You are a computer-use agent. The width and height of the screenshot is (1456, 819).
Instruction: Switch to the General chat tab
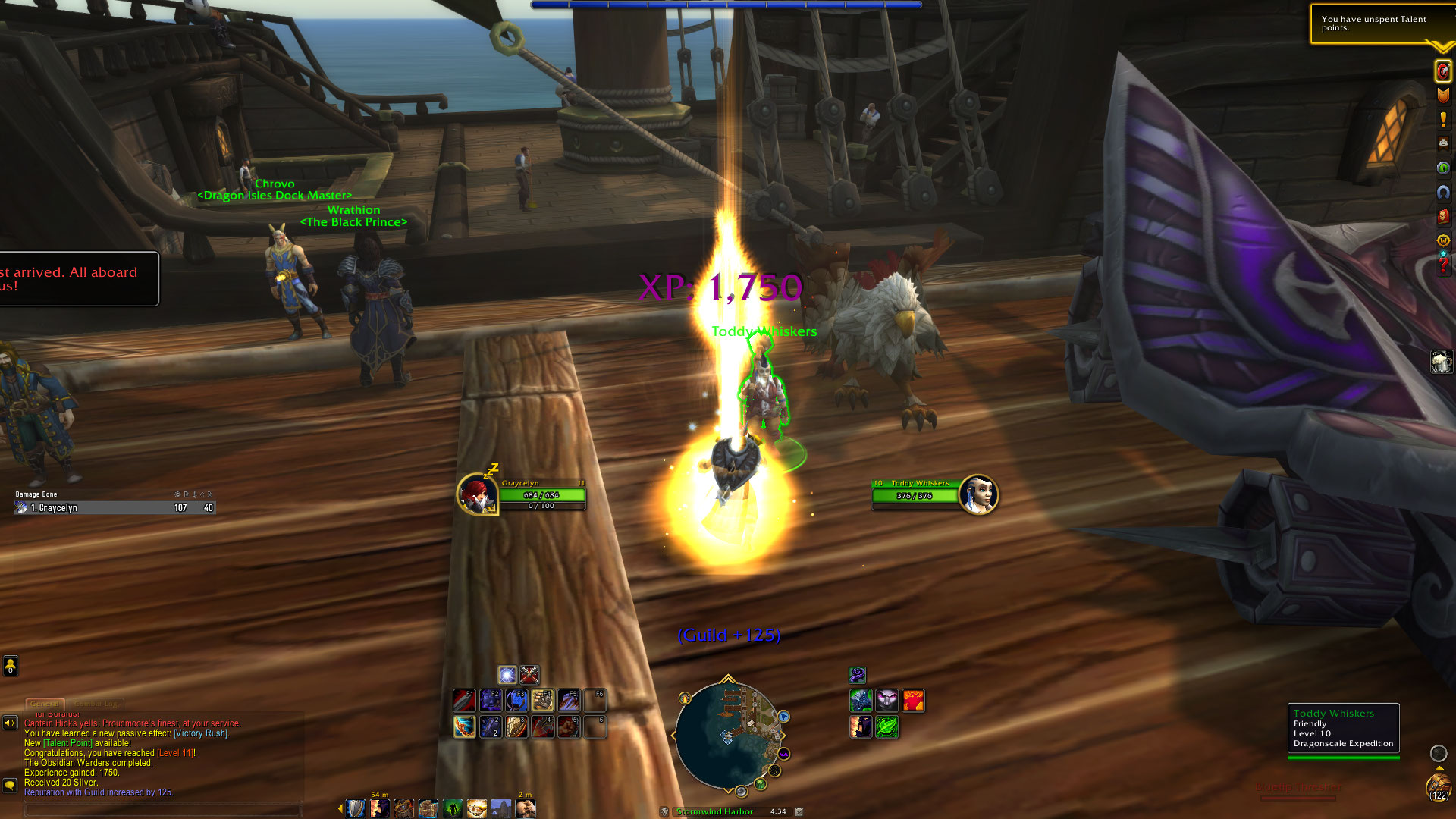(45, 704)
